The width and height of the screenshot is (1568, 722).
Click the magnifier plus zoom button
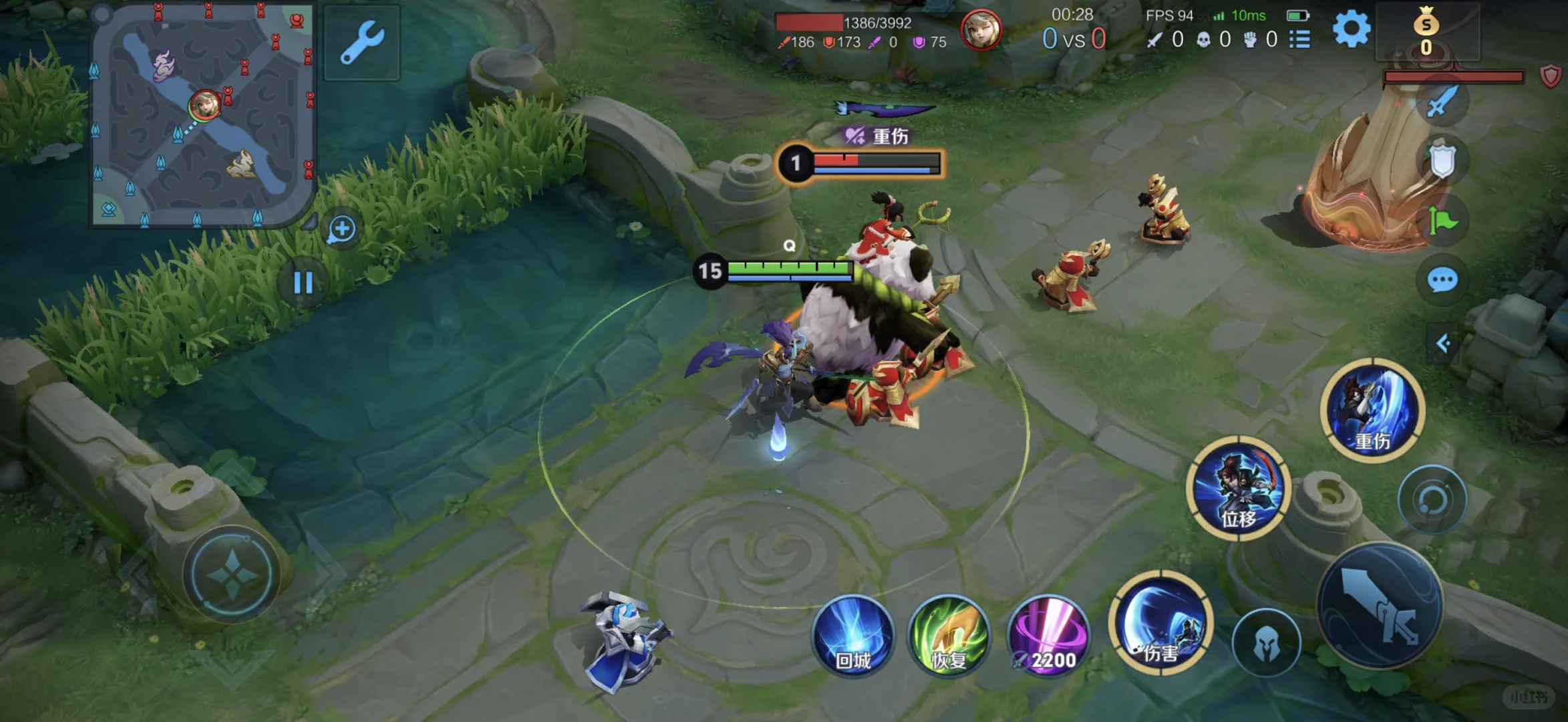click(x=341, y=229)
